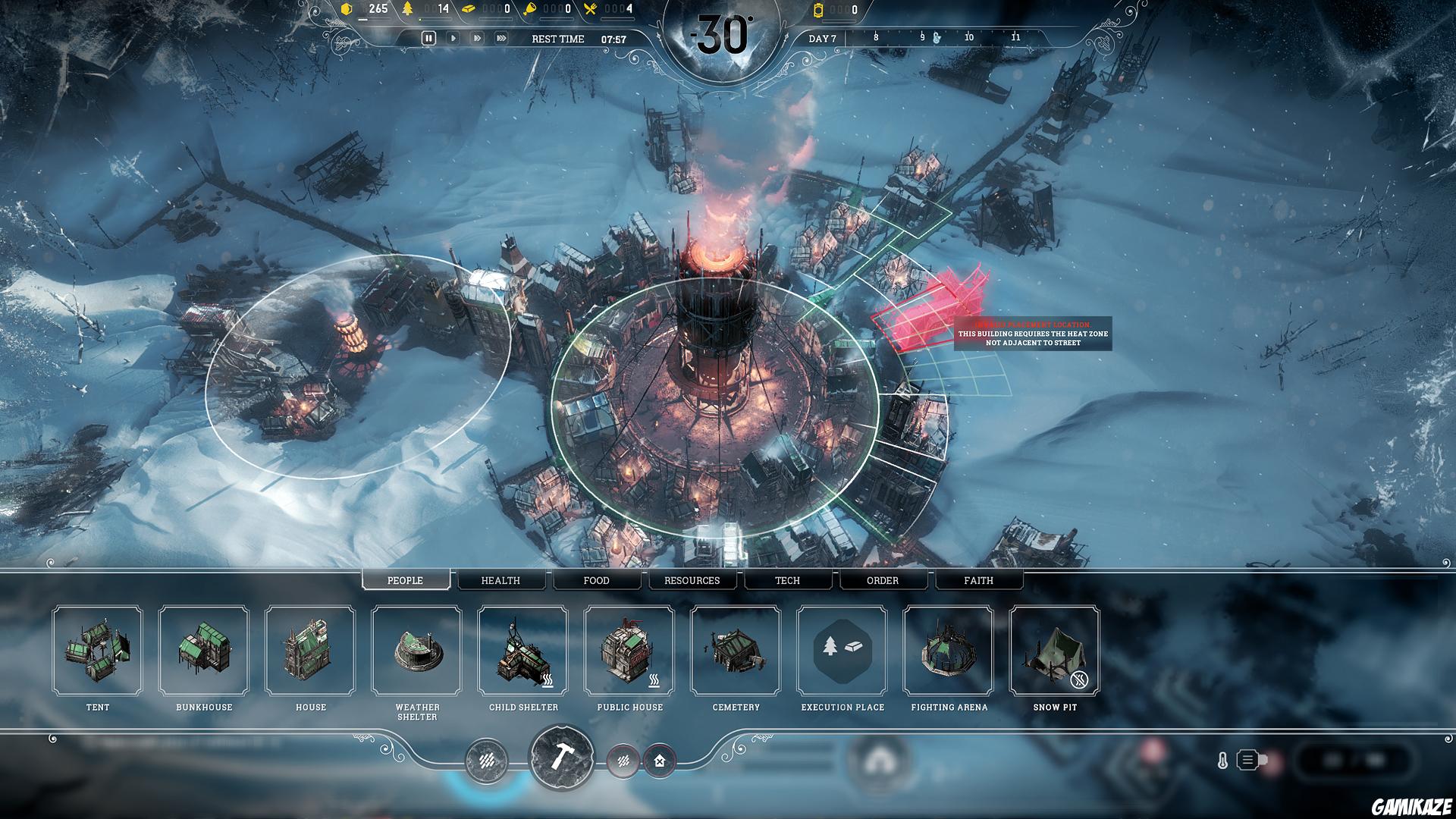Click the coal progress bar

tap(374, 20)
